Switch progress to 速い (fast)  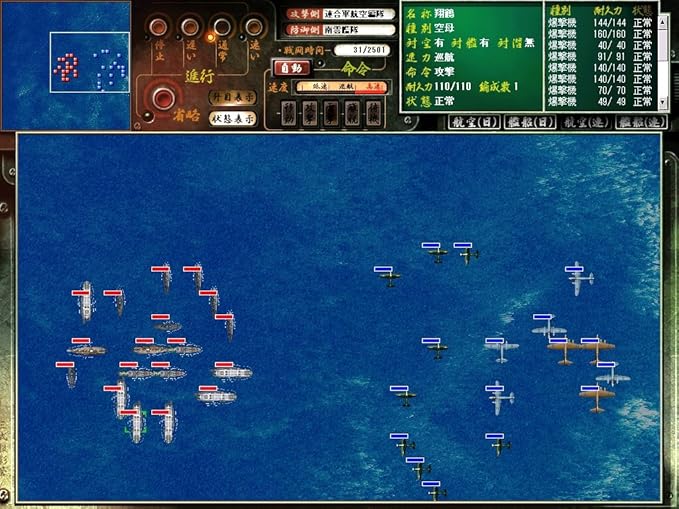tap(252, 26)
